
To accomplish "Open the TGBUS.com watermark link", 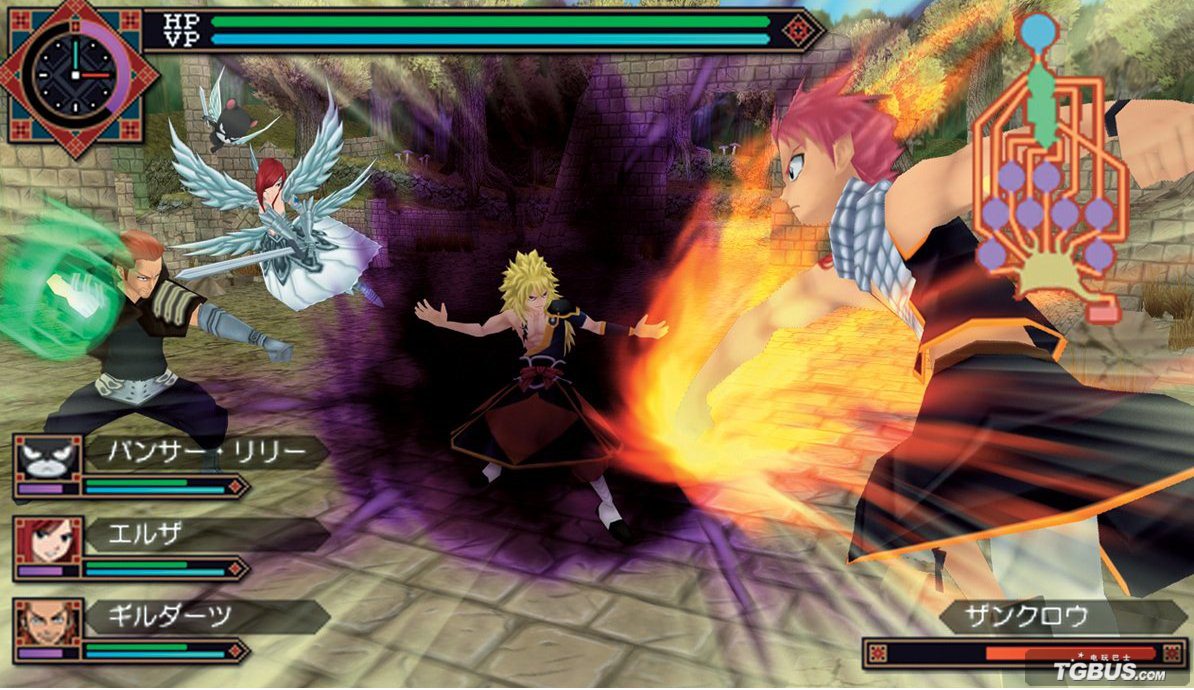I will 1108,672.
